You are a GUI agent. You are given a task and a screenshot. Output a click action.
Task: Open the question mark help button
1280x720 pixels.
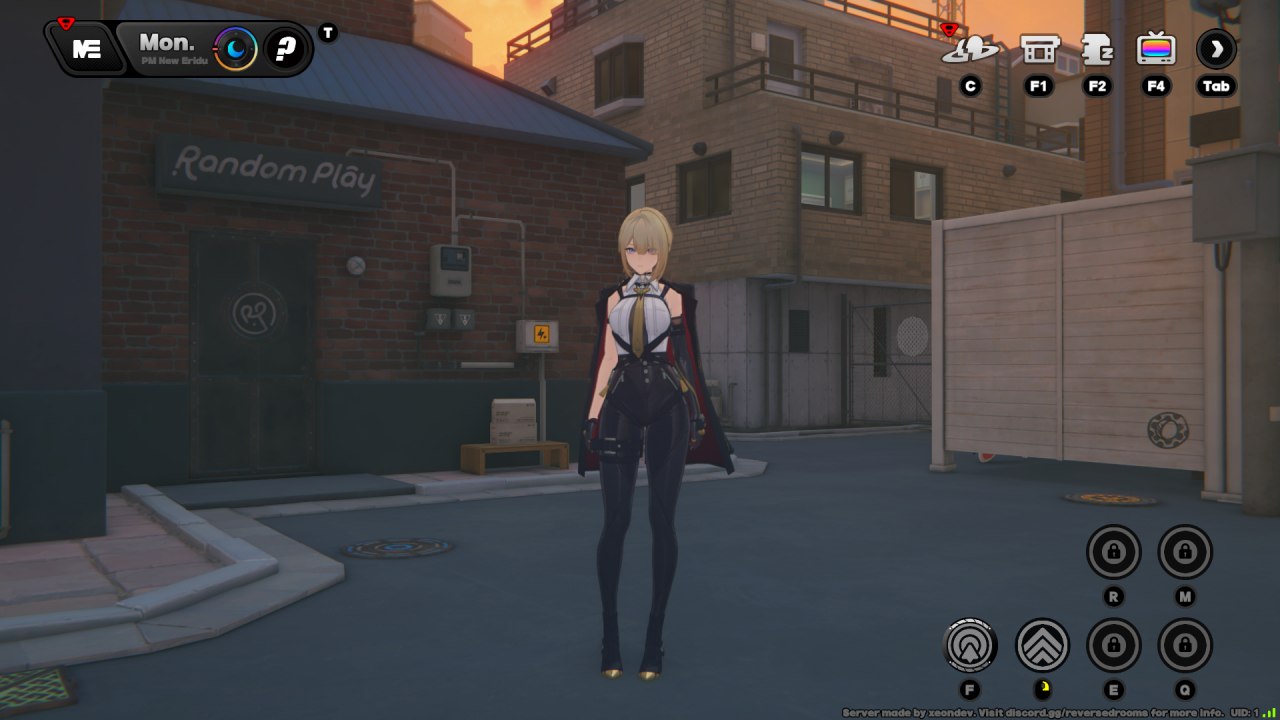pyautogui.click(x=287, y=49)
